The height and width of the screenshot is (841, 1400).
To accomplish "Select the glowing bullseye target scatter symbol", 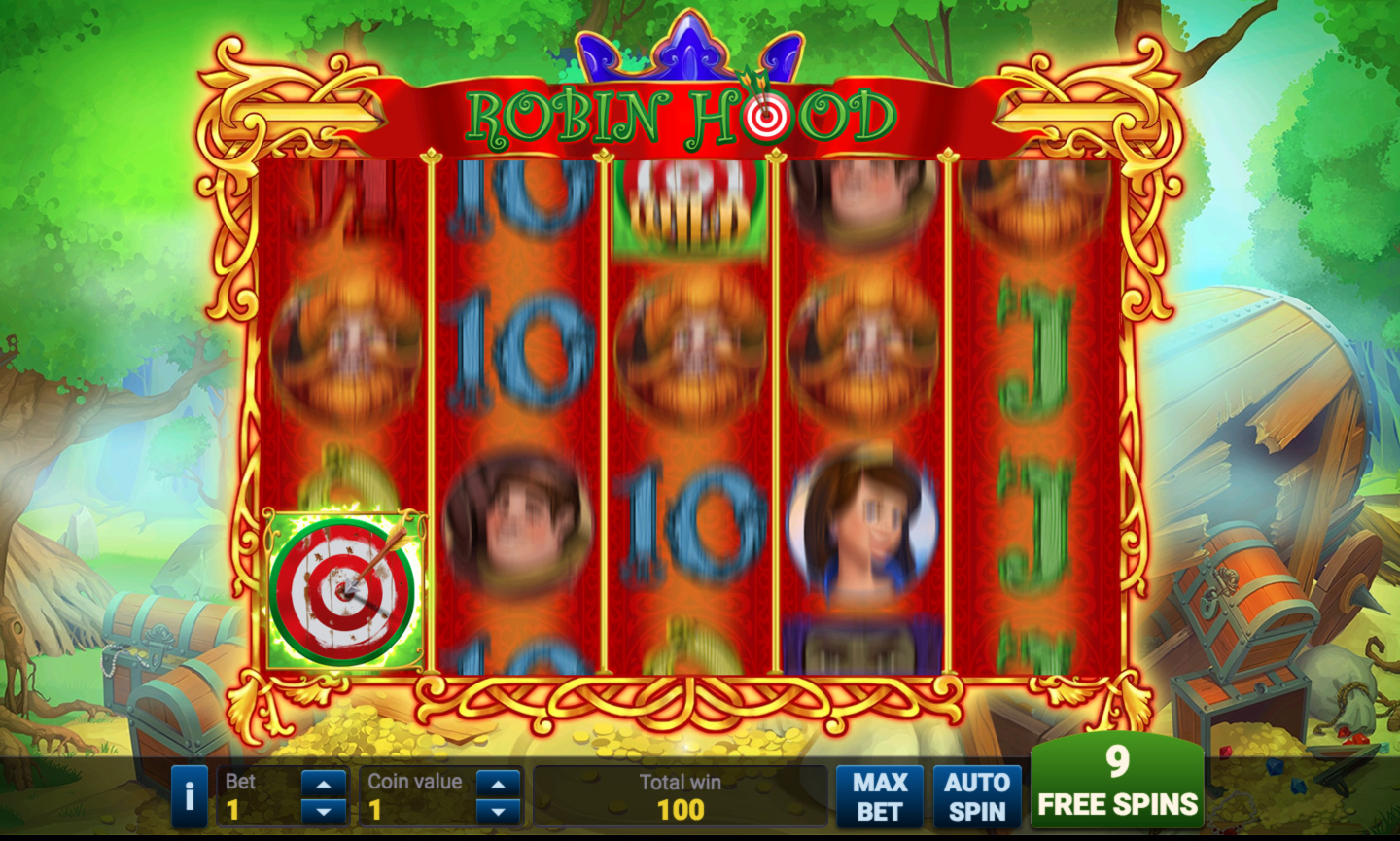I will click(x=342, y=588).
